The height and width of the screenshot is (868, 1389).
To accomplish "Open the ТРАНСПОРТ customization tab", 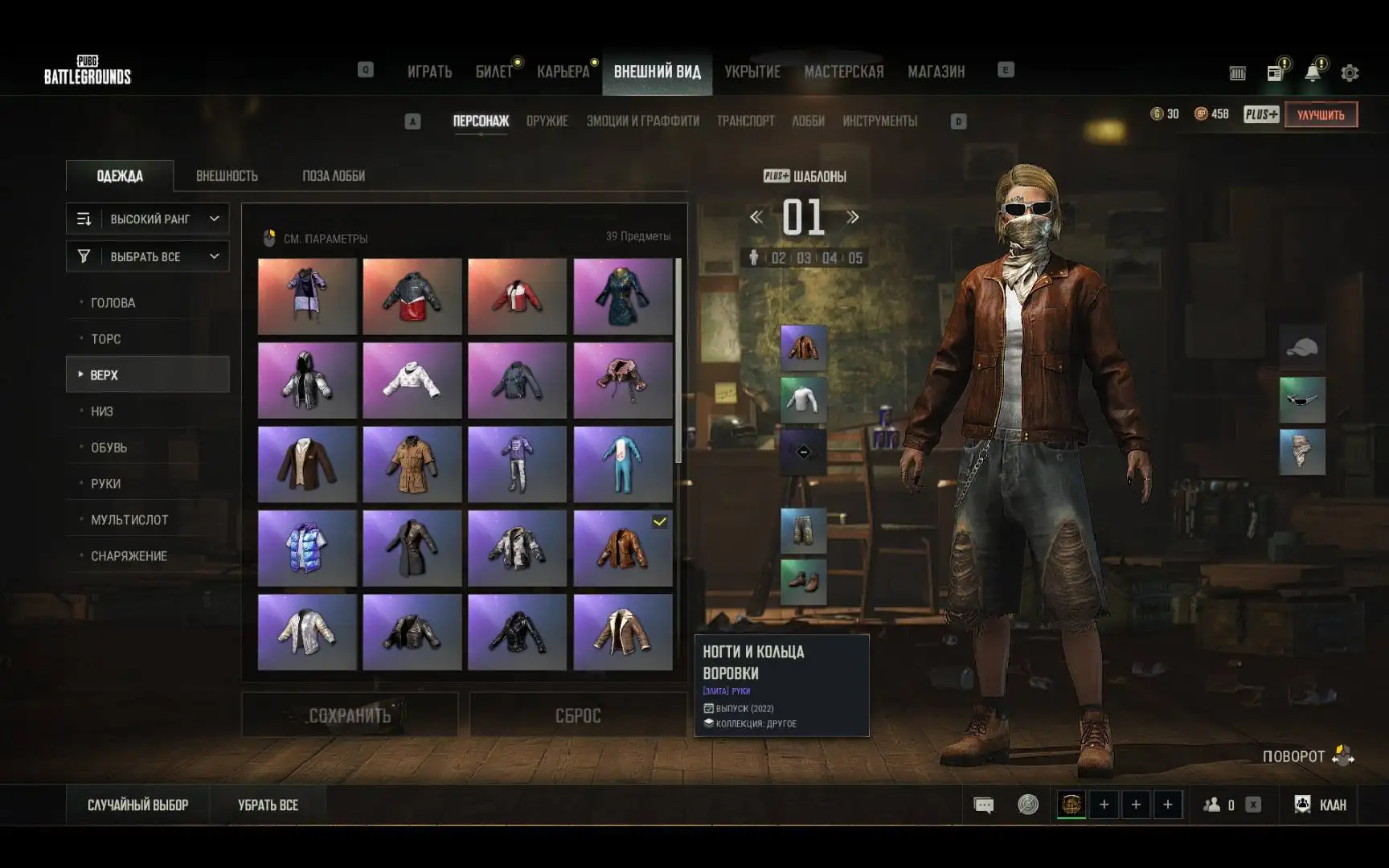I will coord(745,121).
